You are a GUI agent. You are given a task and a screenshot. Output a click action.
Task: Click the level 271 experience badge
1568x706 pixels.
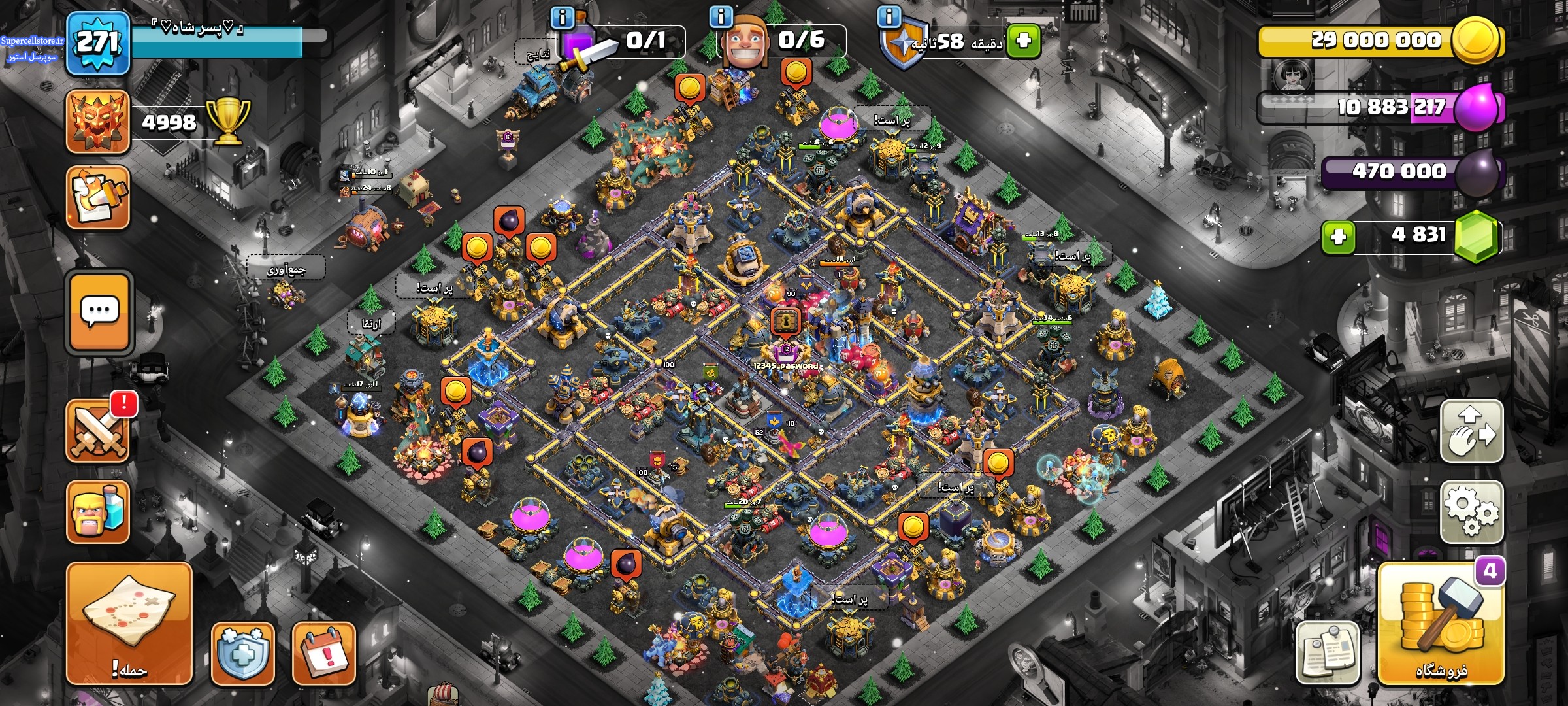98,43
